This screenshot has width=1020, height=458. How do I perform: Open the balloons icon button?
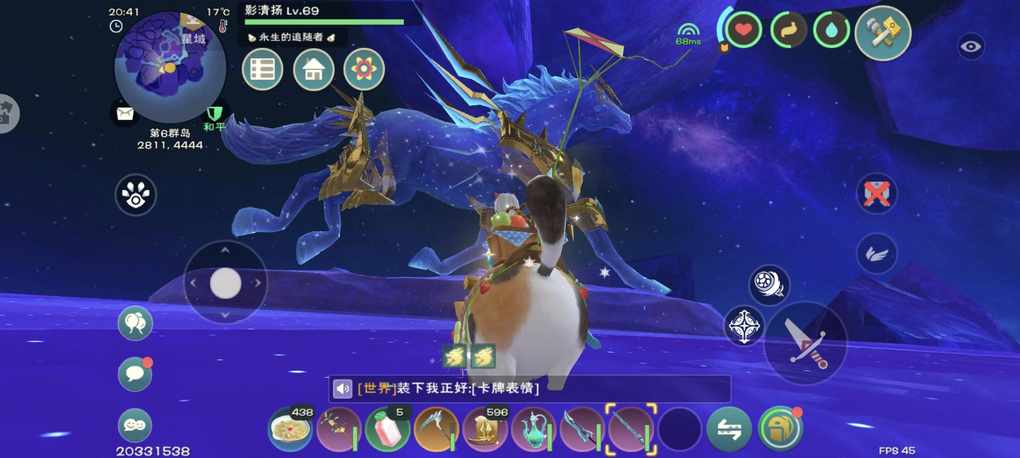point(135,323)
